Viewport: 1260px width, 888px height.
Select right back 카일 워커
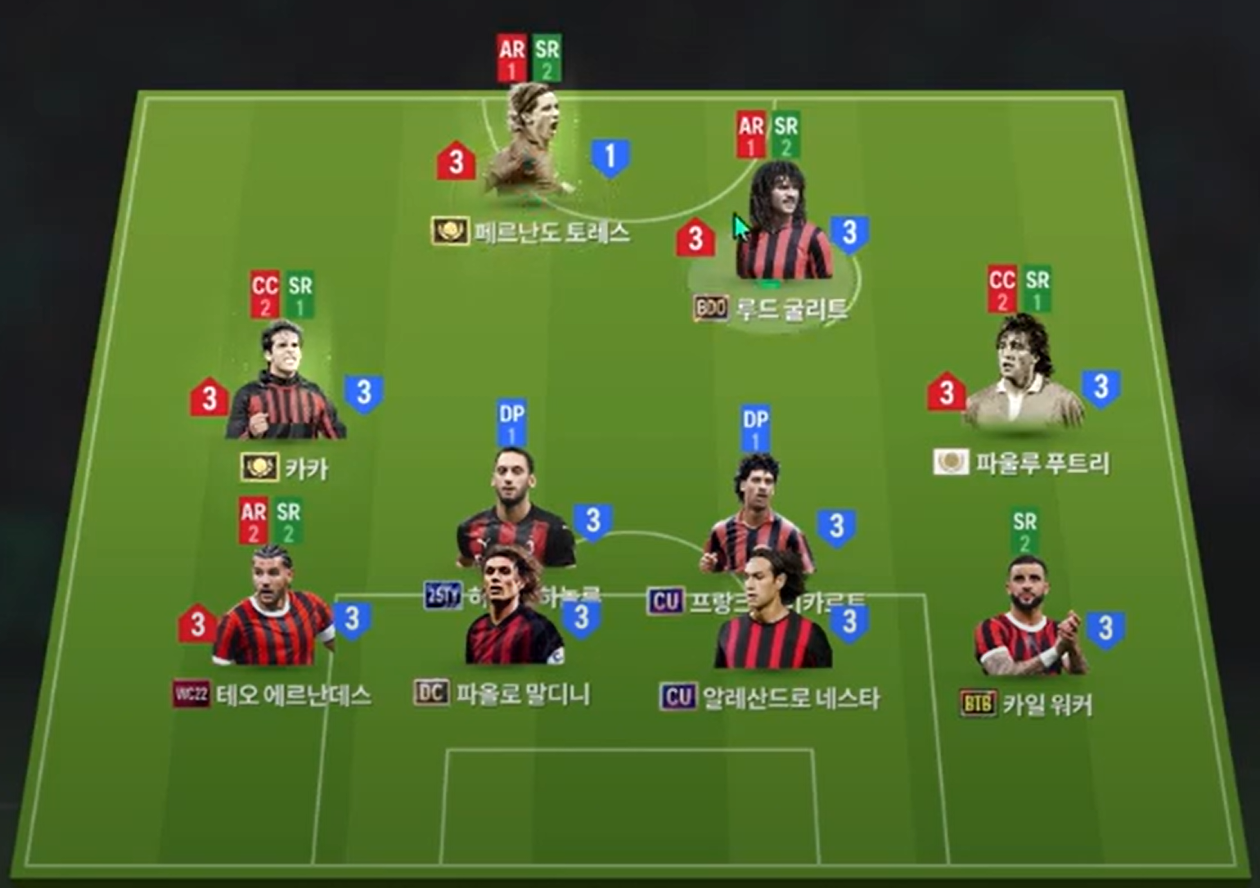point(1030,622)
